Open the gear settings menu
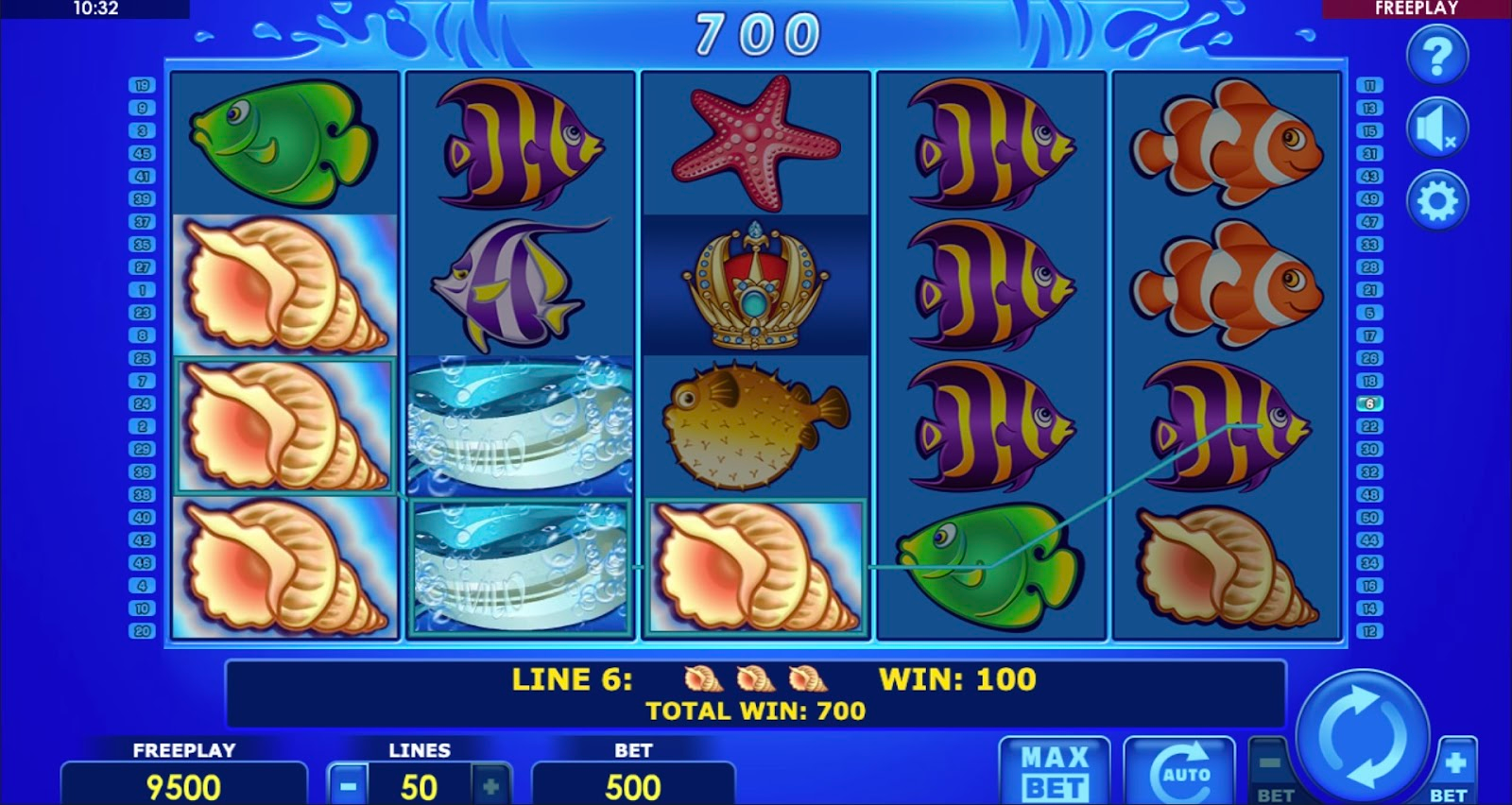Viewport: 1512px width, 805px height. click(x=1436, y=201)
